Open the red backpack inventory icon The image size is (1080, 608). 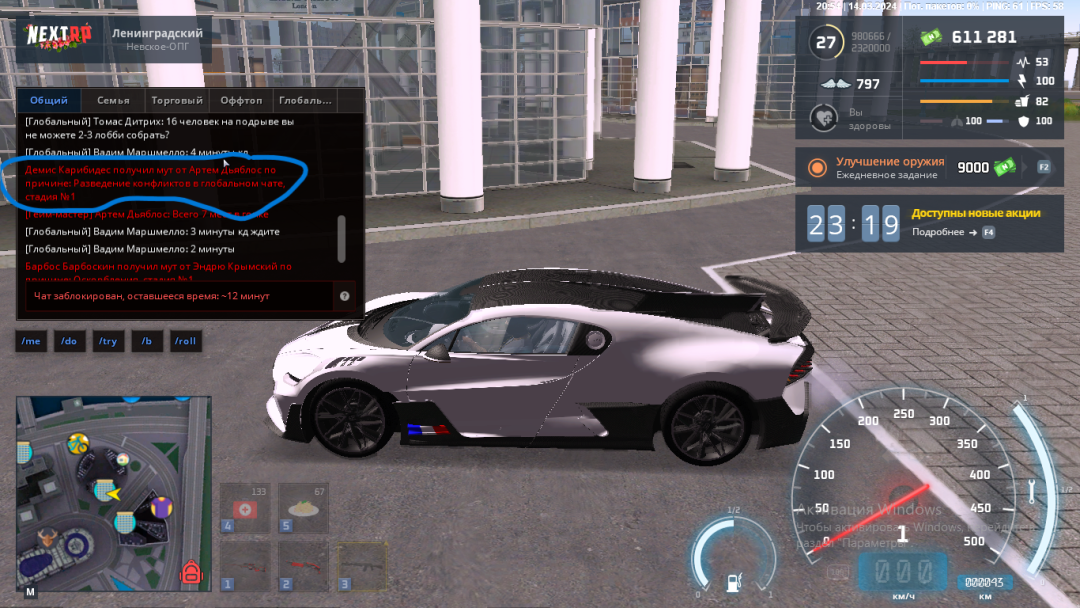(x=190, y=573)
